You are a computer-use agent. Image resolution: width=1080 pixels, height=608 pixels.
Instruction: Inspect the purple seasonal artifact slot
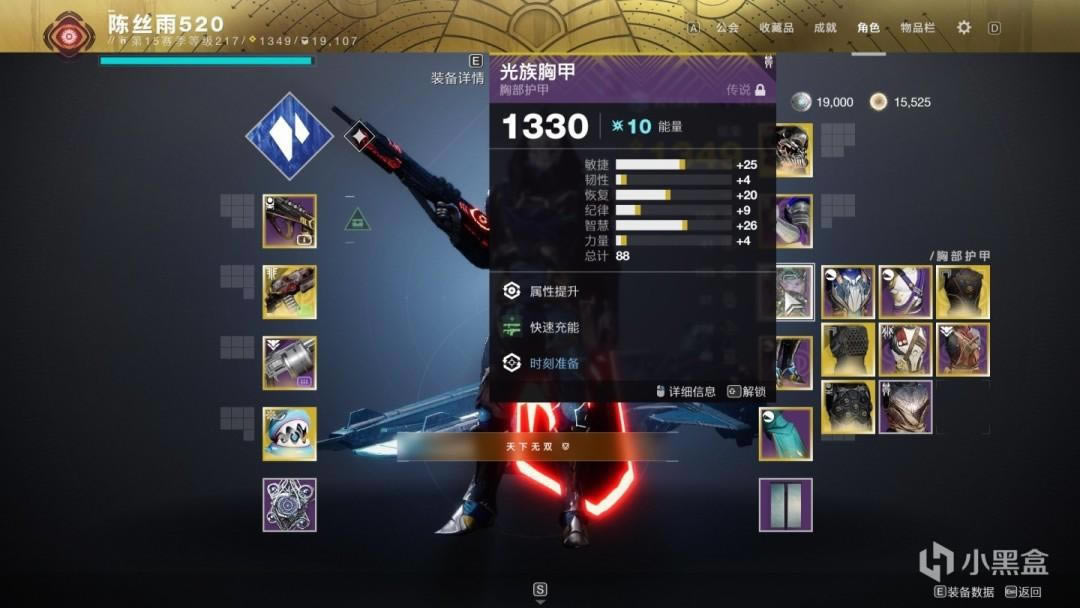click(290, 504)
